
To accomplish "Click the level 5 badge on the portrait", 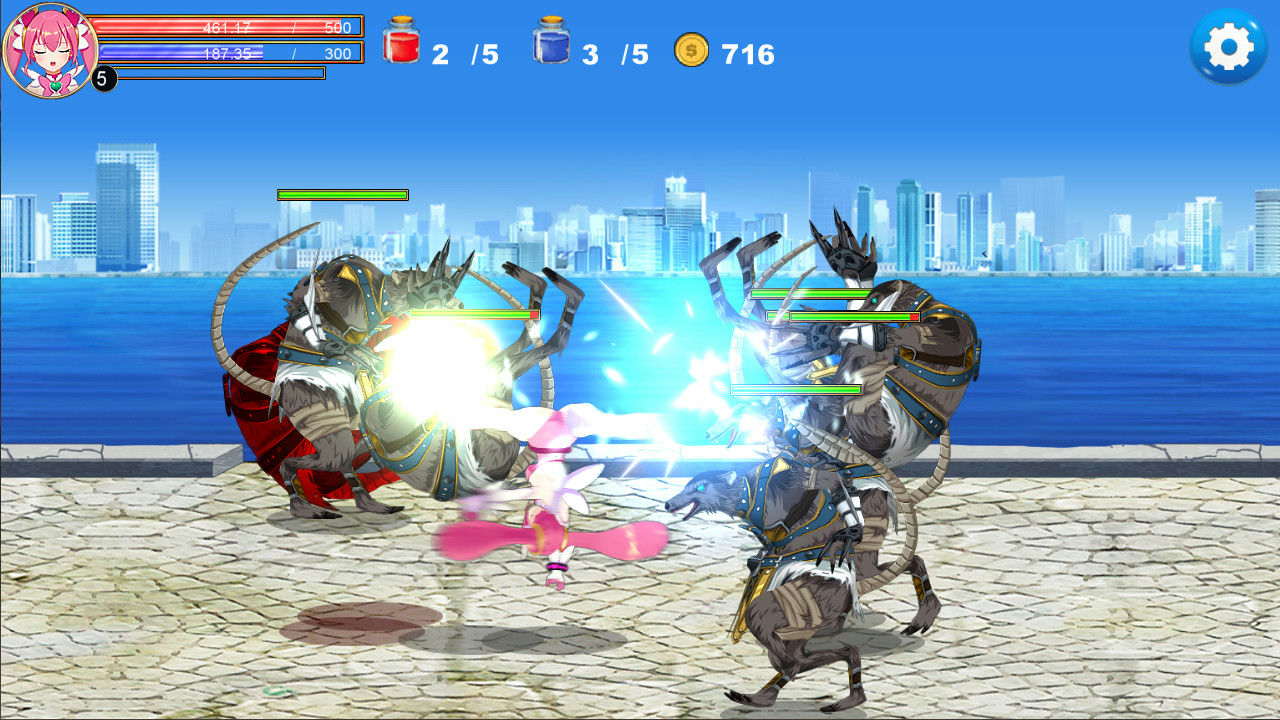I will [x=104, y=76].
